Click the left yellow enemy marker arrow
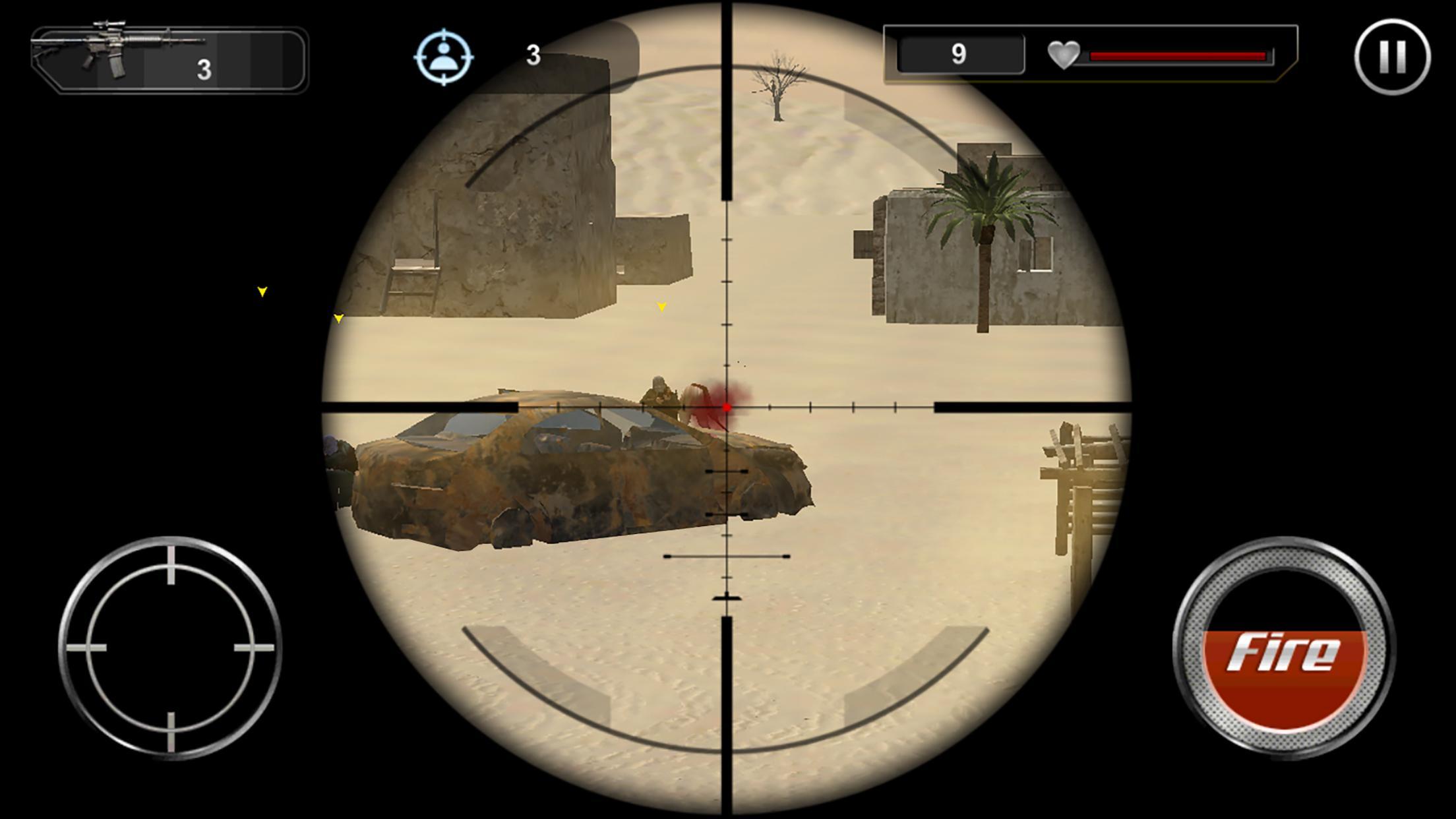 coord(262,290)
